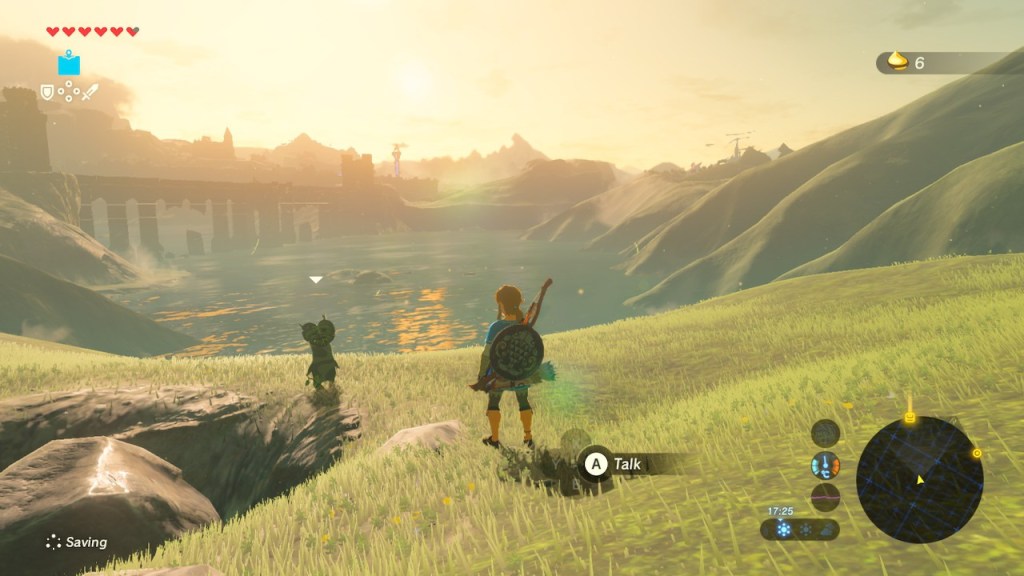
Task: Click the yellow ring objective marker on minimap
Action: point(977,453)
